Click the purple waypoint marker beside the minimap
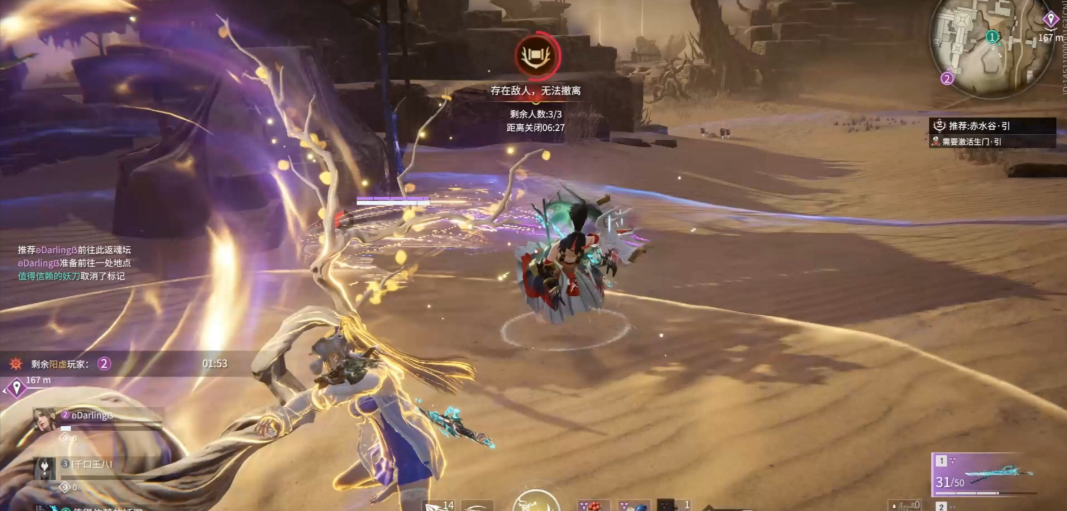The width and height of the screenshot is (1067, 511). (1050, 19)
